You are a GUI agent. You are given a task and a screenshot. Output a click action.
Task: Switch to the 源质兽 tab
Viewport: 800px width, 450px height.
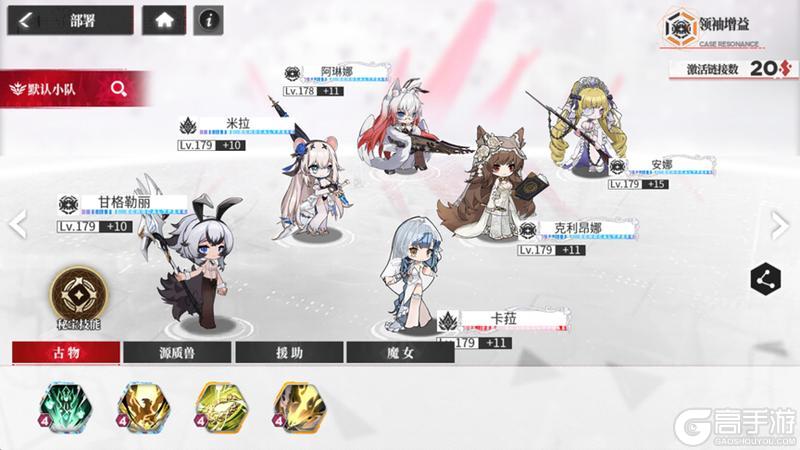click(177, 352)
